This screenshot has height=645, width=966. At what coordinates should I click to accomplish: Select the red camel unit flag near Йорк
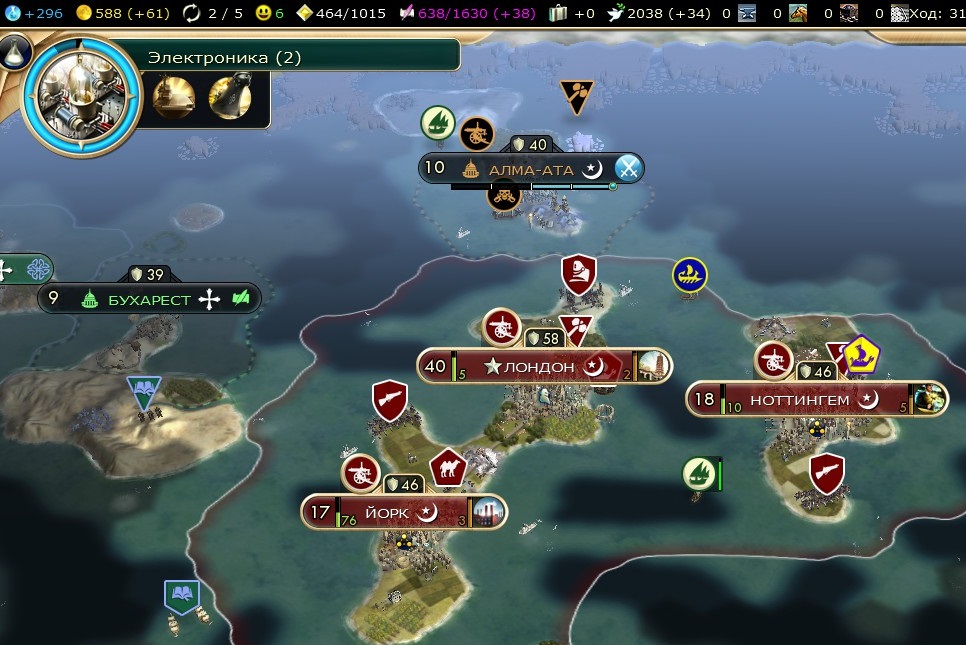click(x=448, y=468)
